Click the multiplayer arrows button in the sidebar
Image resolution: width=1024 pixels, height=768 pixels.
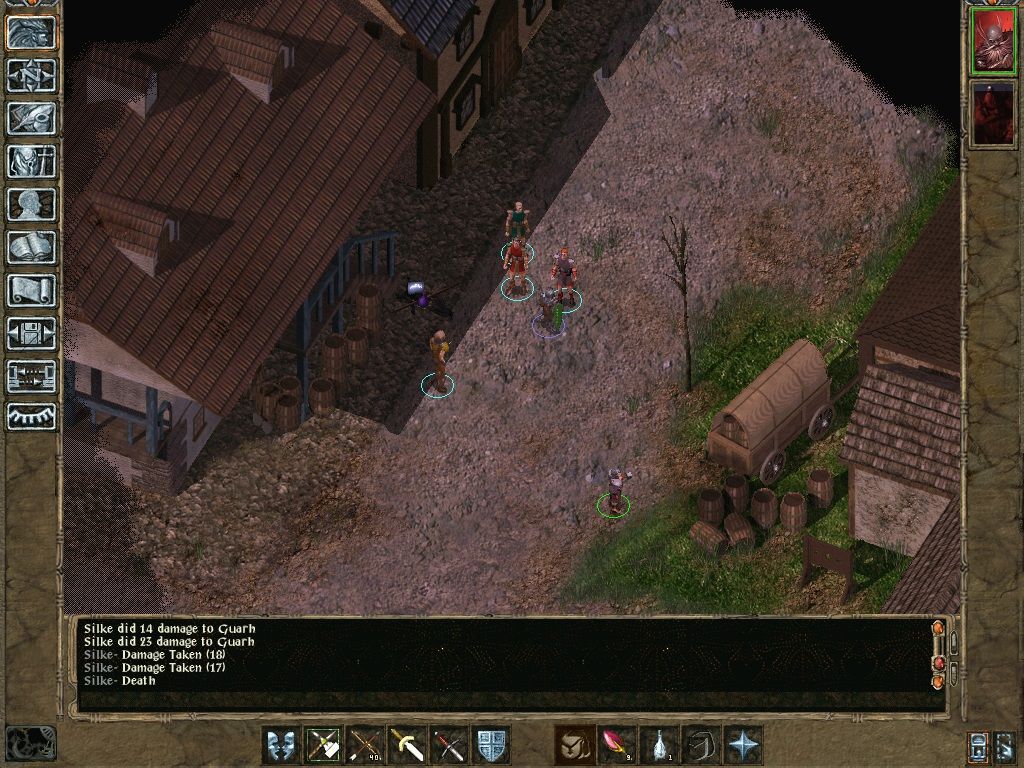[x=31, y=376]
